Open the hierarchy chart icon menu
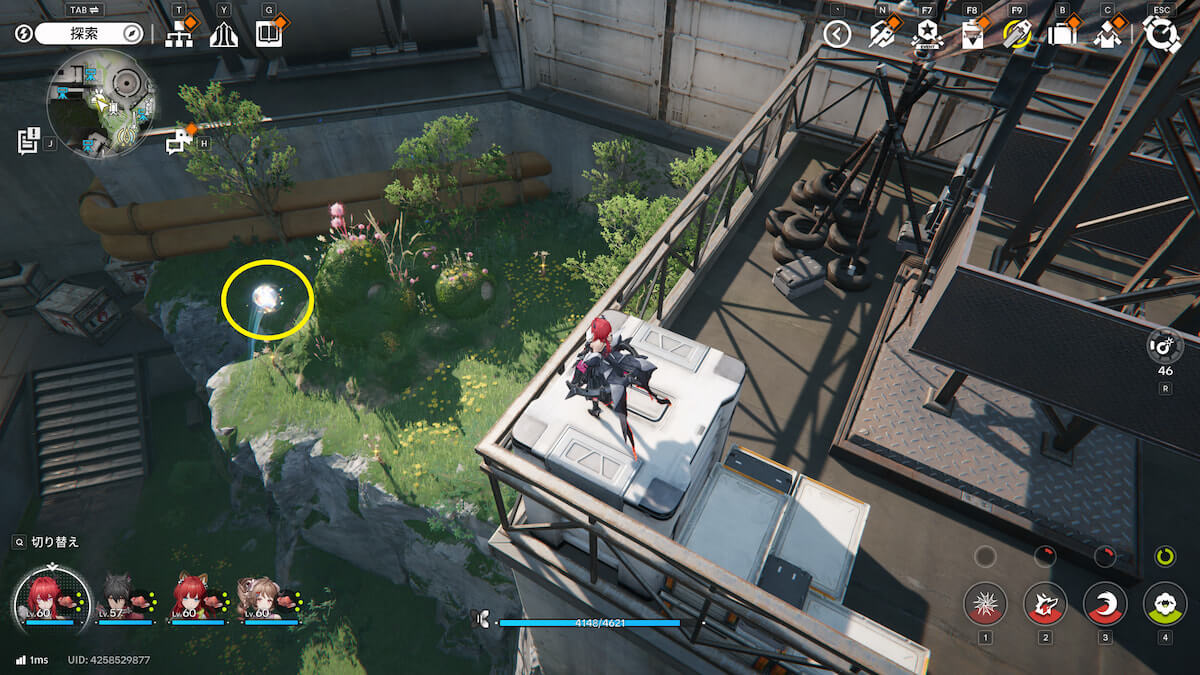The height and width of the screenshot is (675, 1200). (179, 35)
